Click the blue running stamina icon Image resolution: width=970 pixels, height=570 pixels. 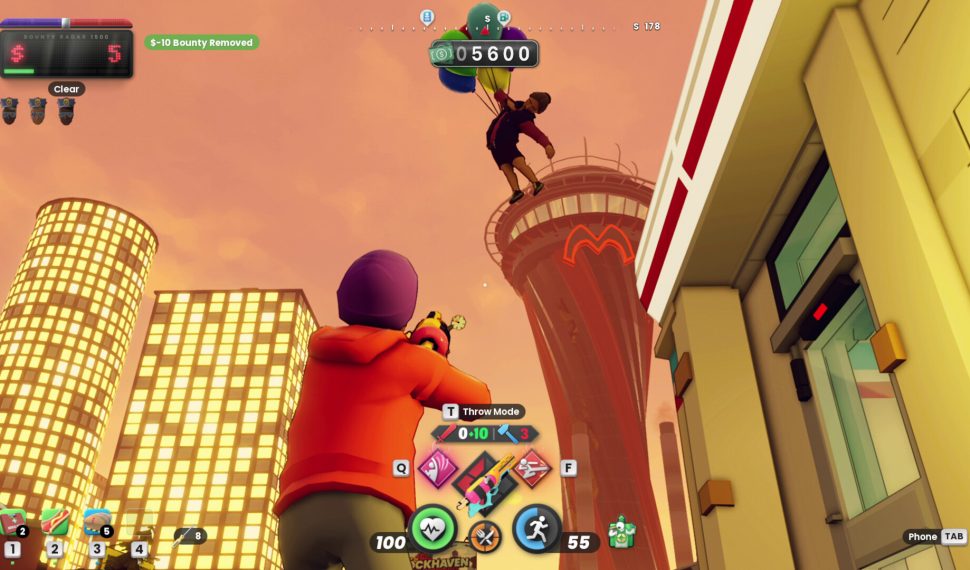point(537,529)
